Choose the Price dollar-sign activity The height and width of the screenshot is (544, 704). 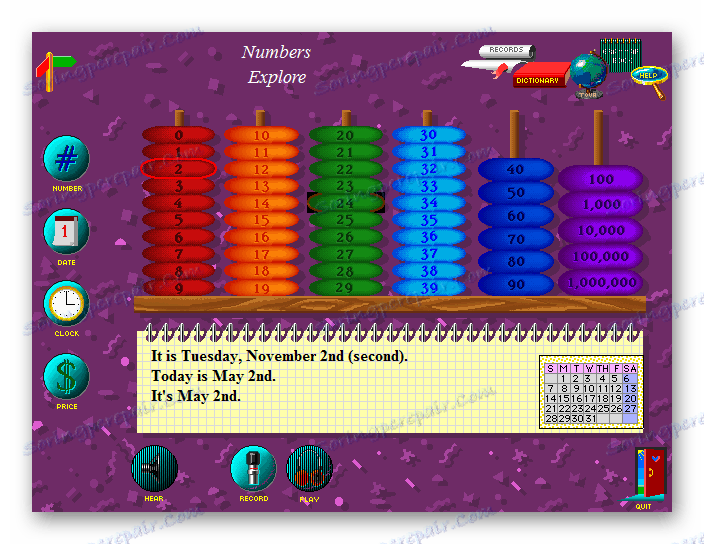tap(66, 377)
